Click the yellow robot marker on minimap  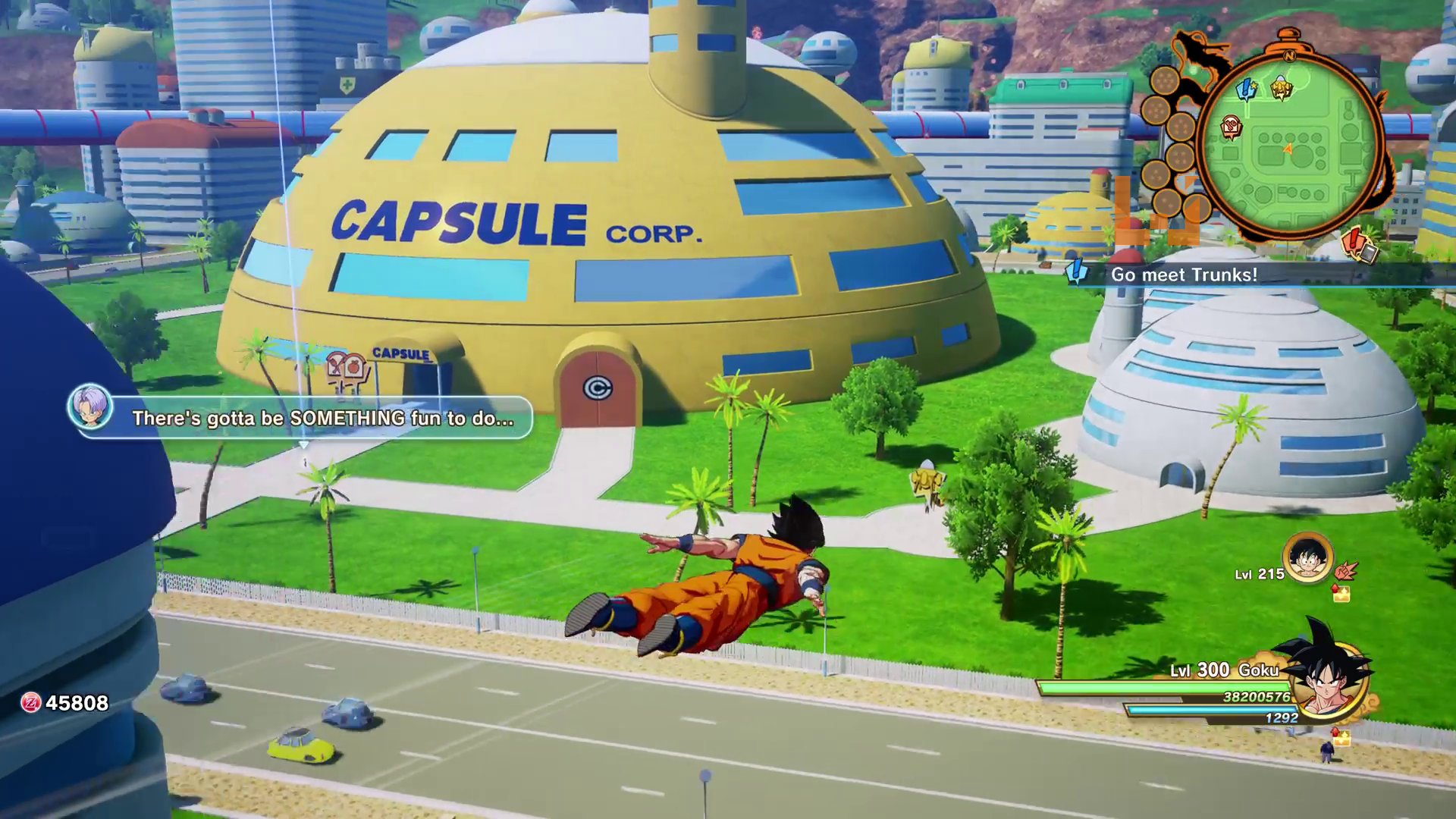[x=1281, y=88]
